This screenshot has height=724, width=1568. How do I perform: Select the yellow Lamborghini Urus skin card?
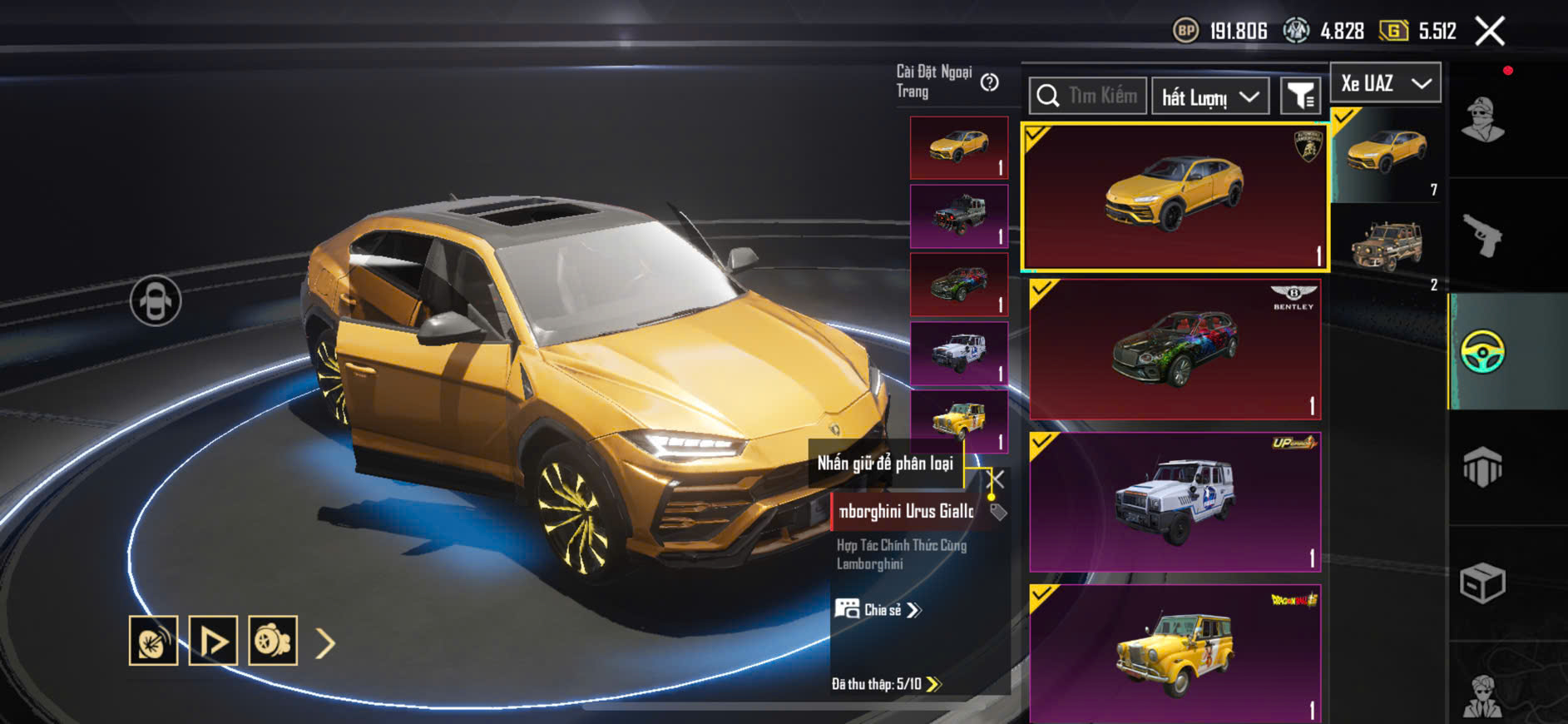point(1175,197)
